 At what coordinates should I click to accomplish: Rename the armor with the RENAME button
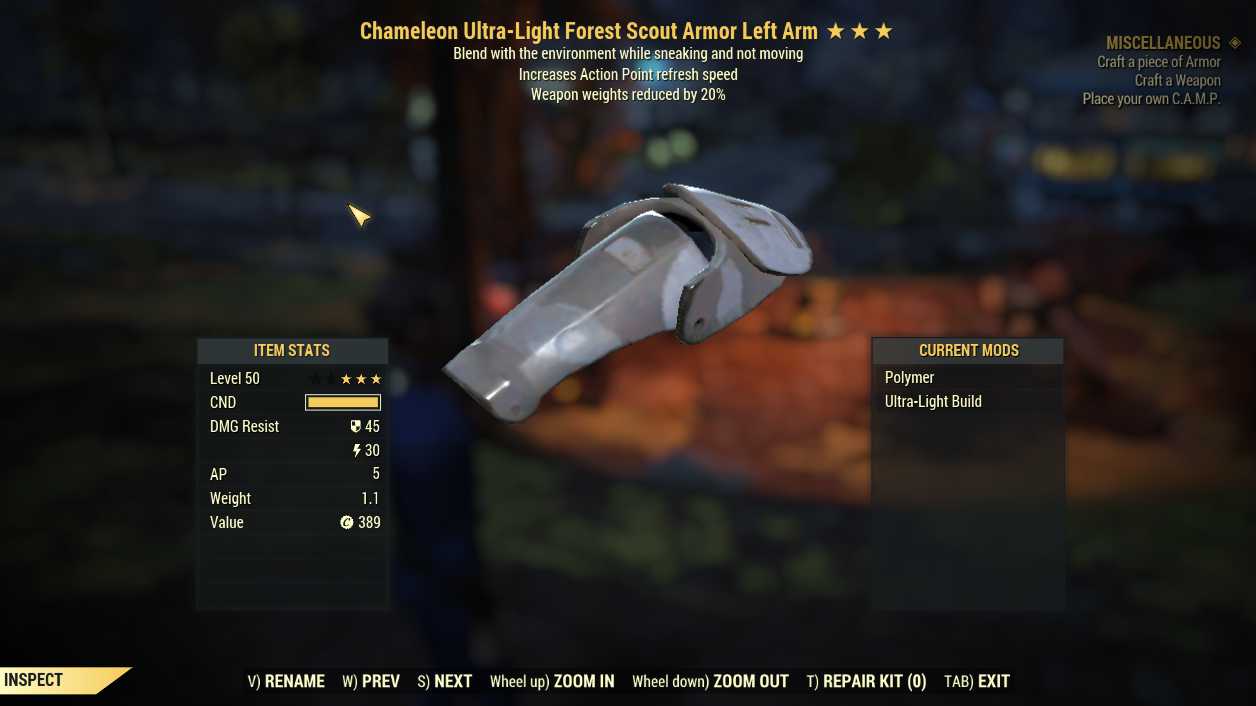click(286, 681)
